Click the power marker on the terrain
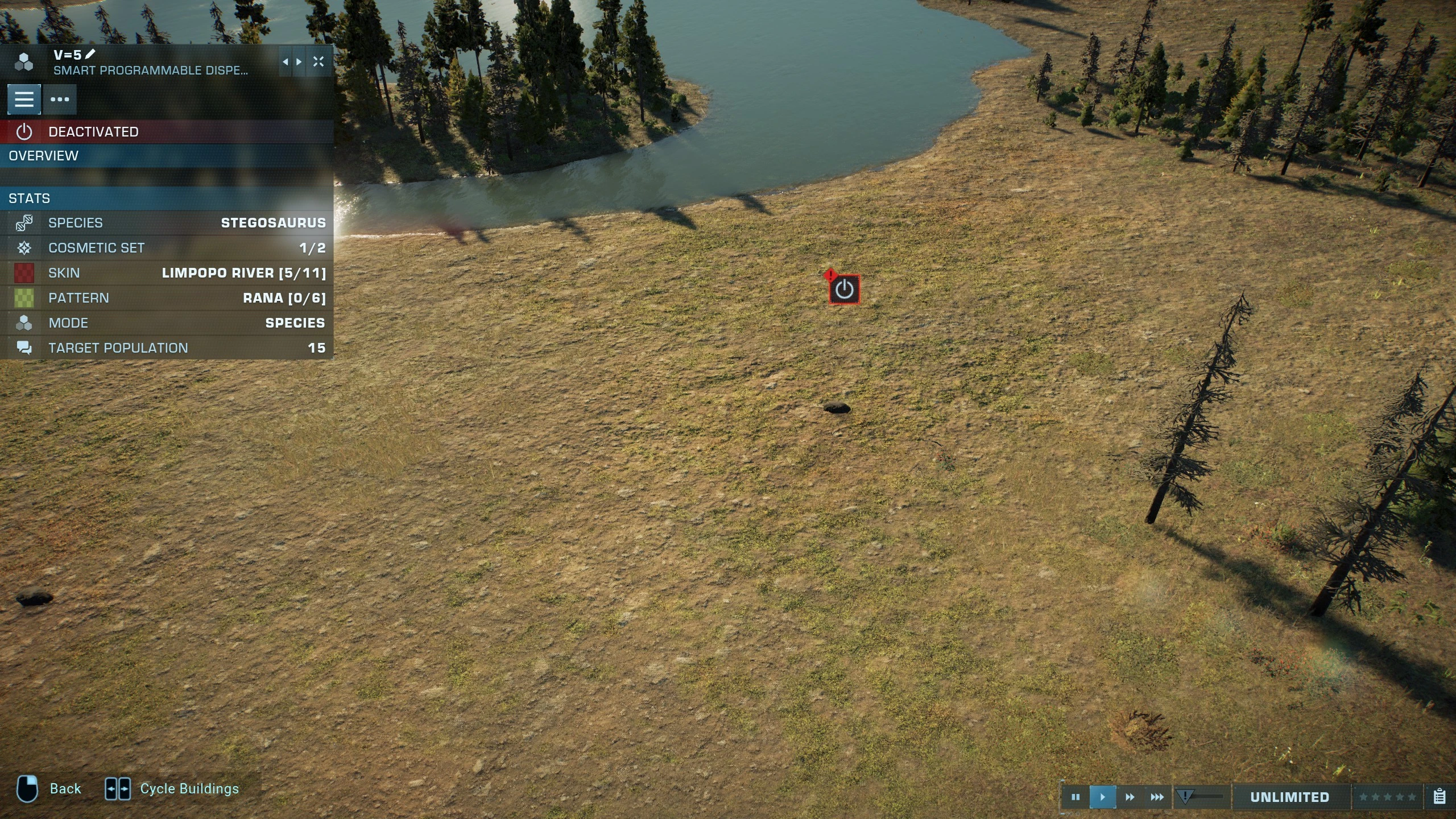Viewport: 1456px width, 819px height. pos(844,290)
